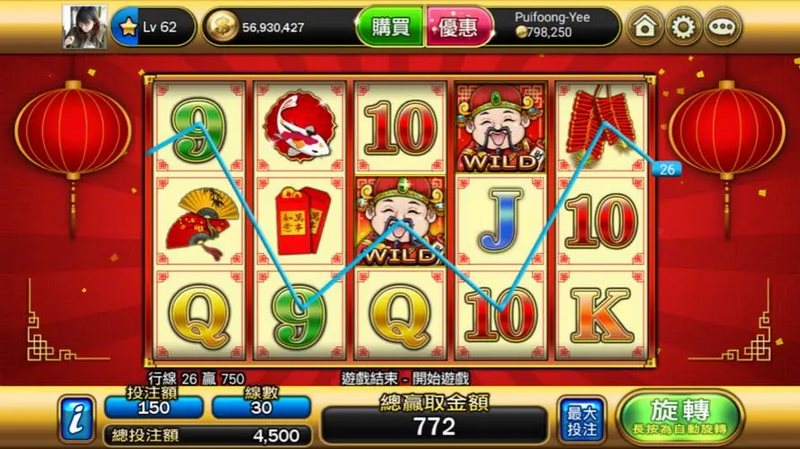Tap the blue star level badge
The height and width of the screenshot is (449, 800).
click(x=128, y=27)
